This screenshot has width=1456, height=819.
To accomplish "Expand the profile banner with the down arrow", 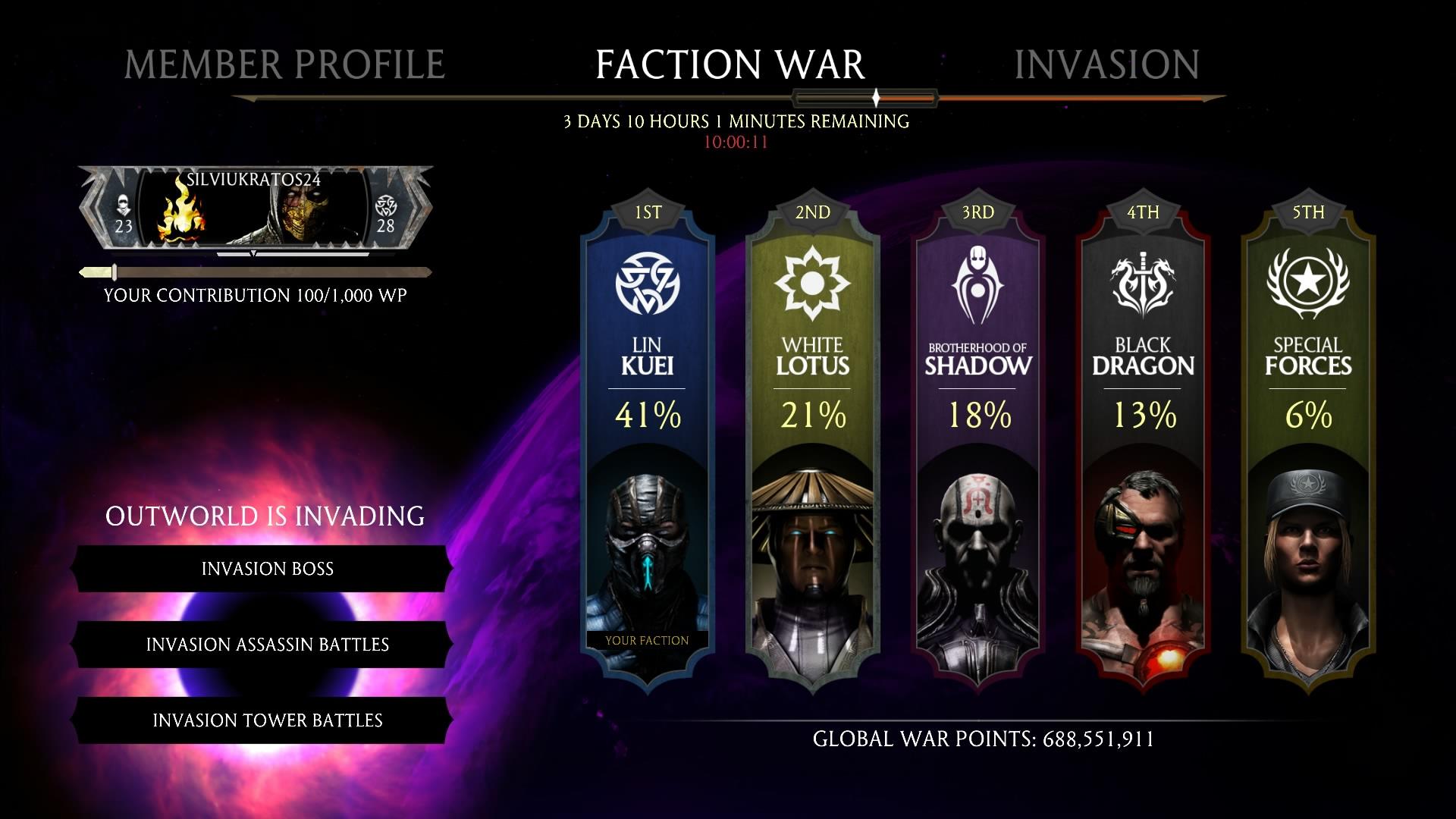I will click(253, 256).
